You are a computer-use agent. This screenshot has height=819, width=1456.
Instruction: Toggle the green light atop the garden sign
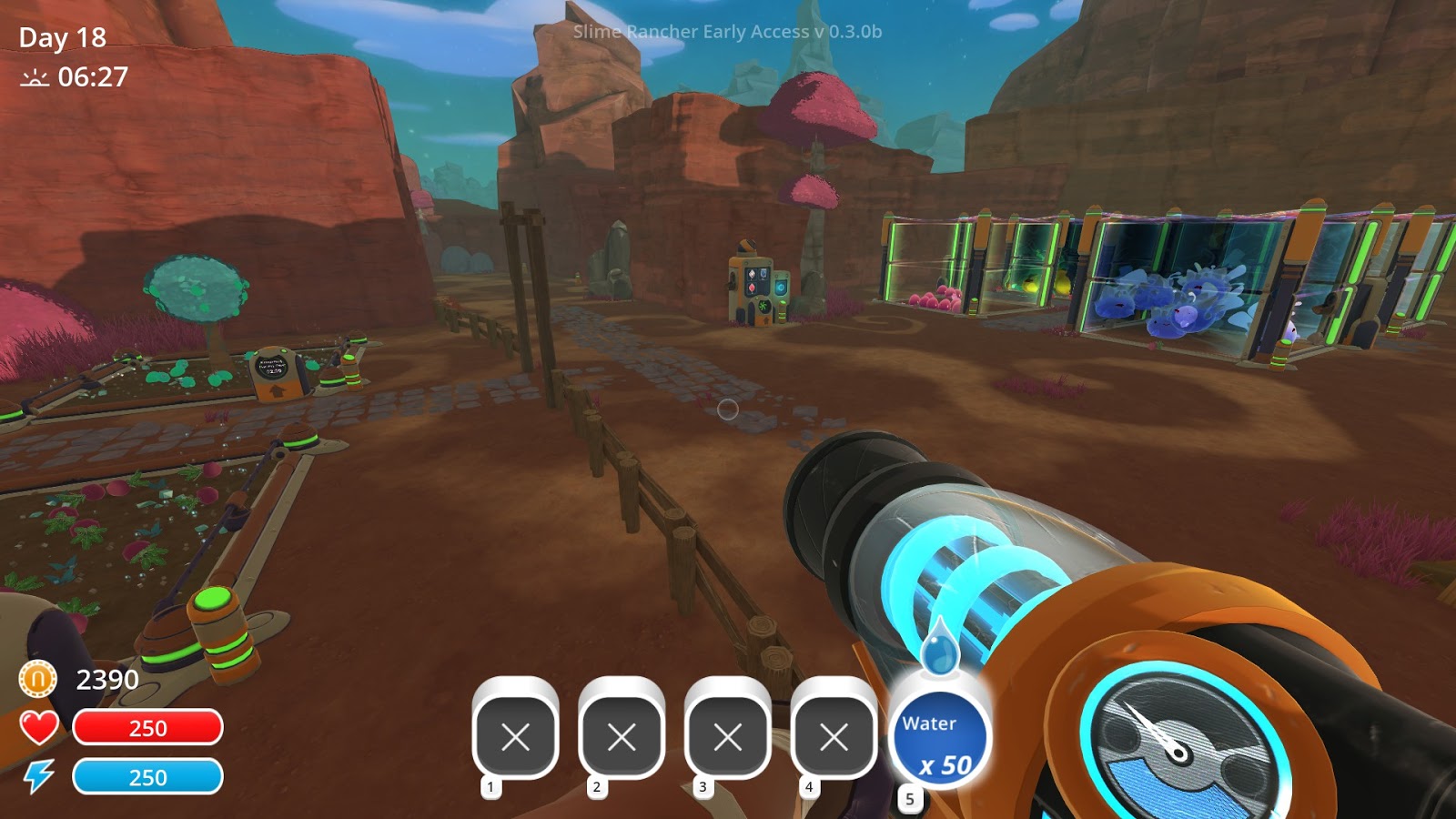[x=283, y=350]
